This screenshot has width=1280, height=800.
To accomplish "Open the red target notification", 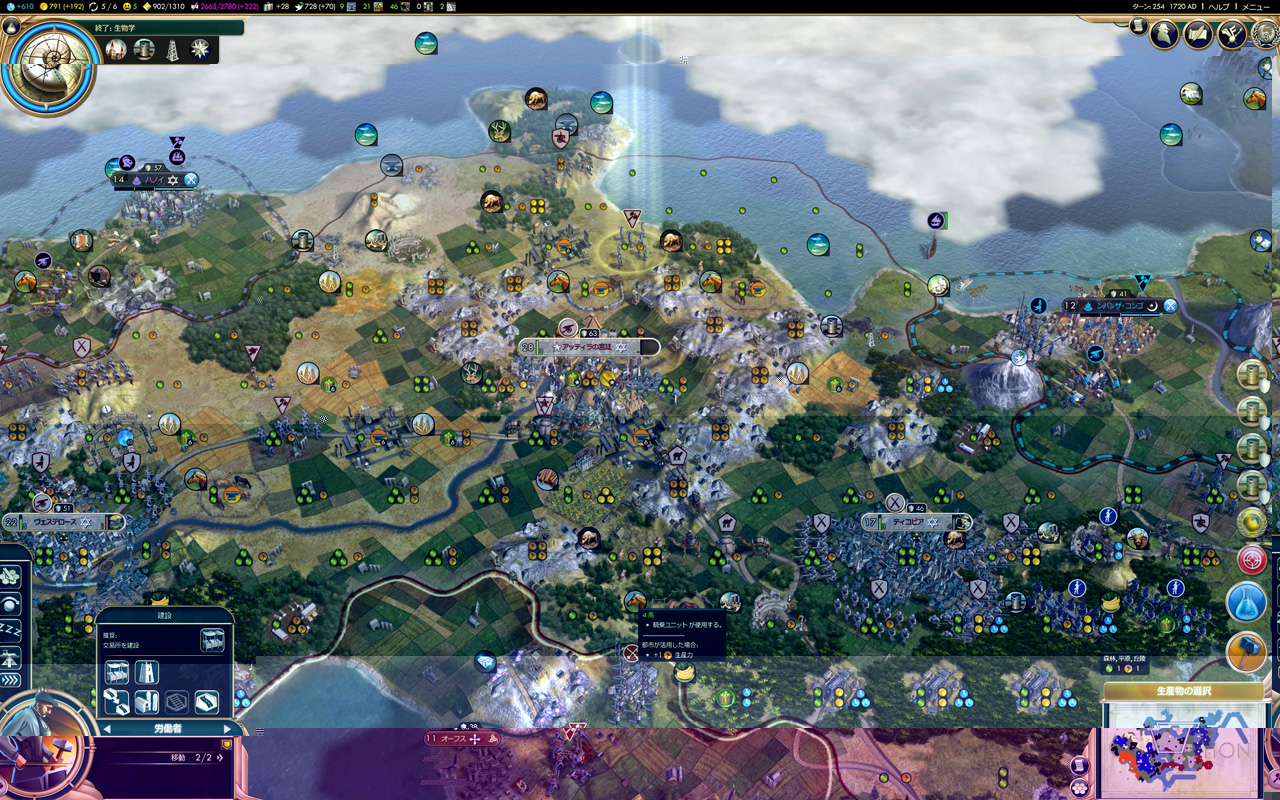I will (x=1251, y=559).
